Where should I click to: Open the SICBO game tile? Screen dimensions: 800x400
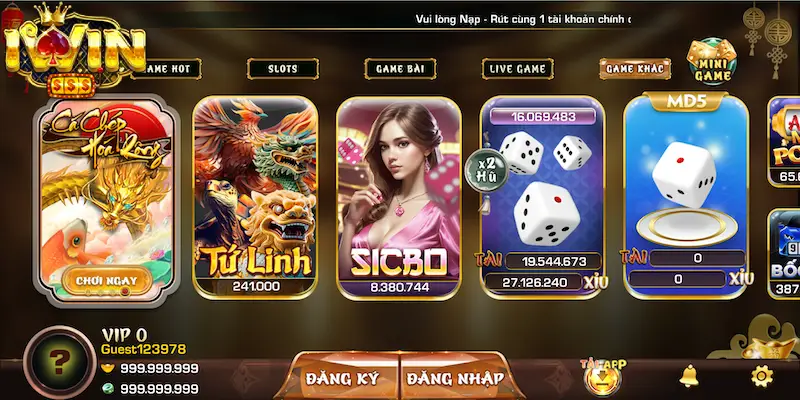399,195
